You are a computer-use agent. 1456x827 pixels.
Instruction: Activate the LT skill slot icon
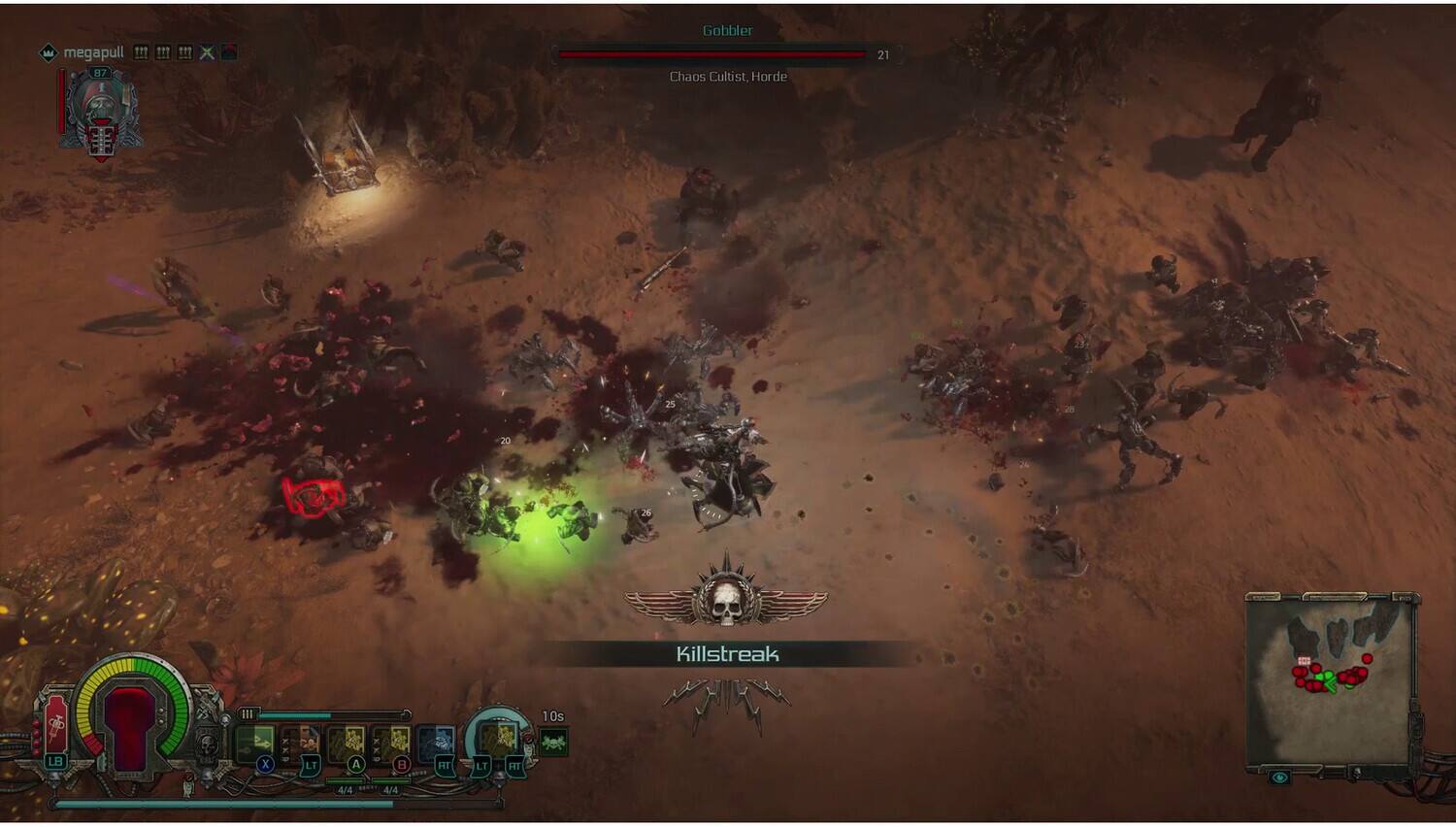[x=311, y=764]
